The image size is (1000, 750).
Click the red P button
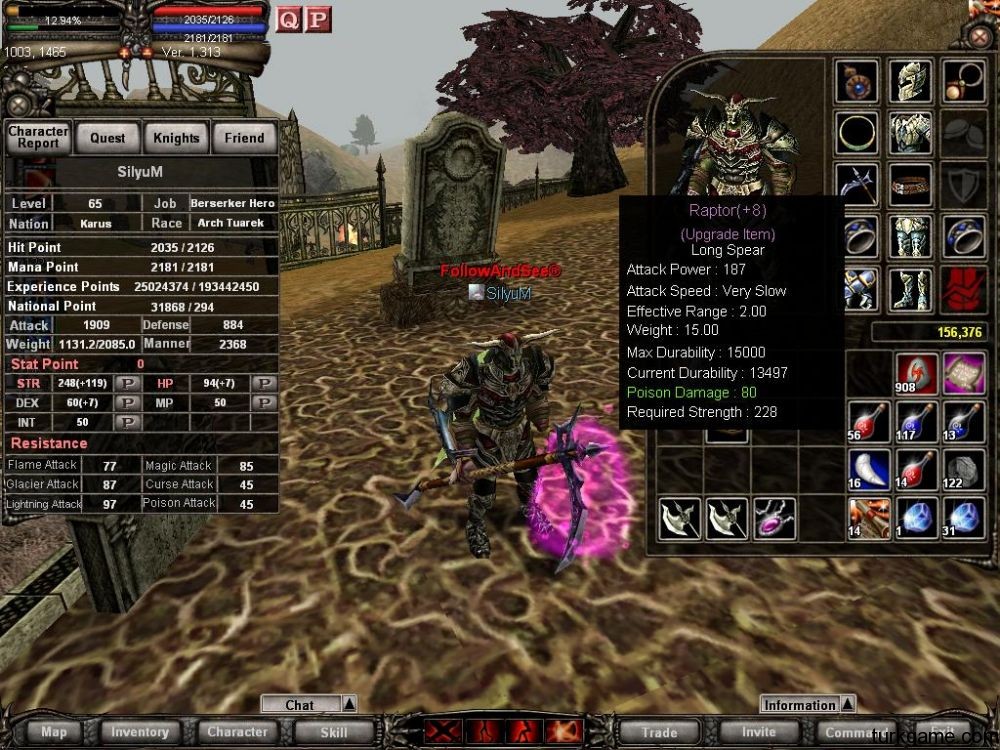[x=318, y=19]
